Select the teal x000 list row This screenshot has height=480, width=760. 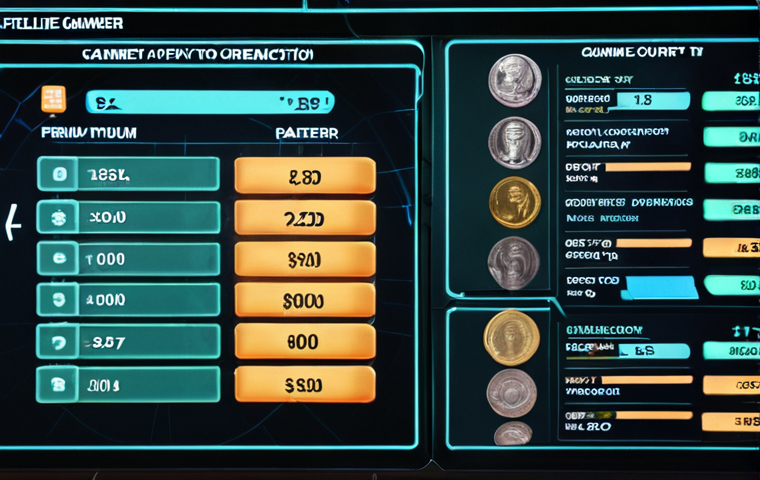tap(128, 217)
